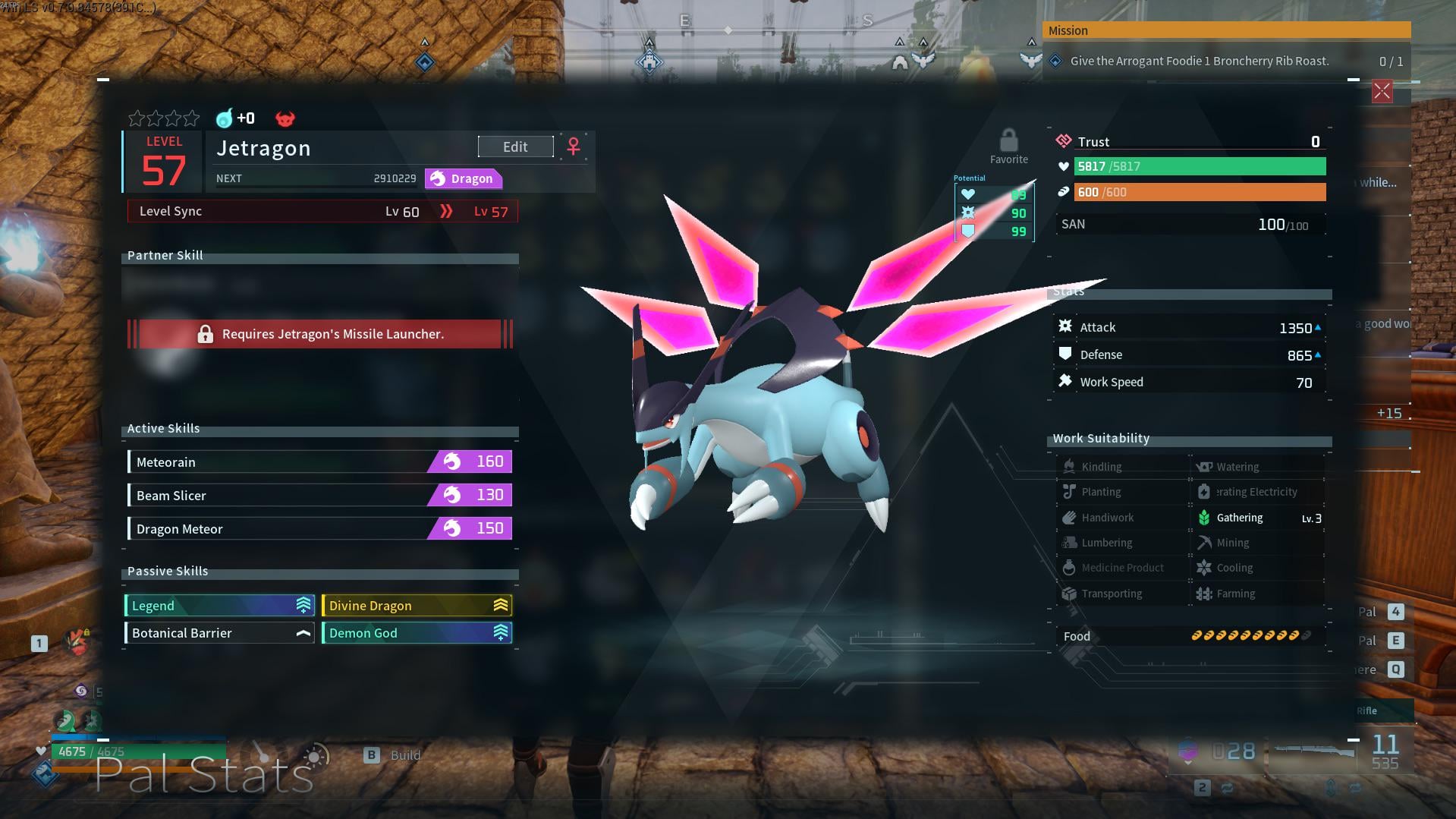Close the Pal stats panel
The width and height of the screenshot is (1456, 819).
coord(1382,93)
